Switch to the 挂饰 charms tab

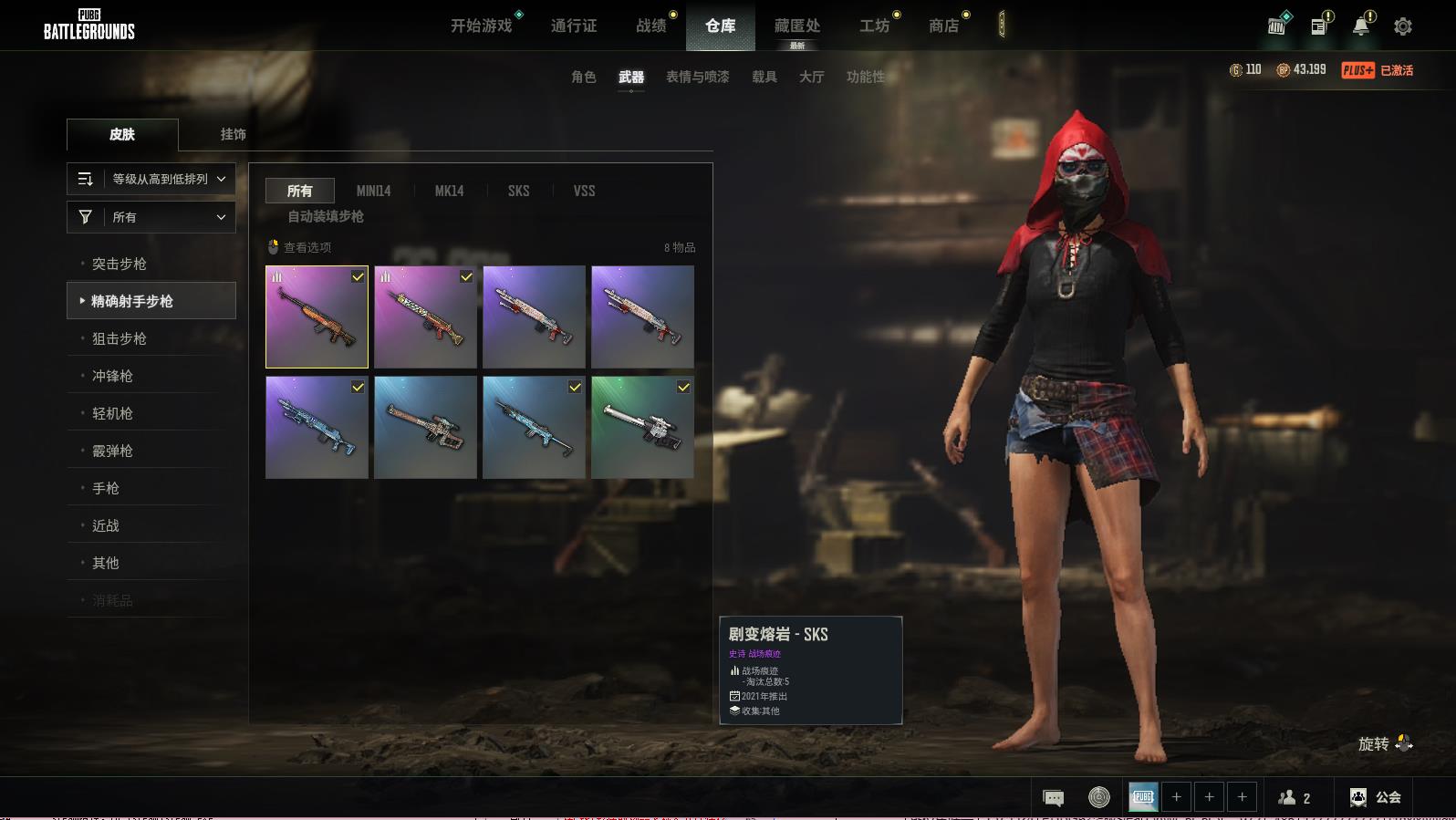pyautogui.click(x=233, y=134)
